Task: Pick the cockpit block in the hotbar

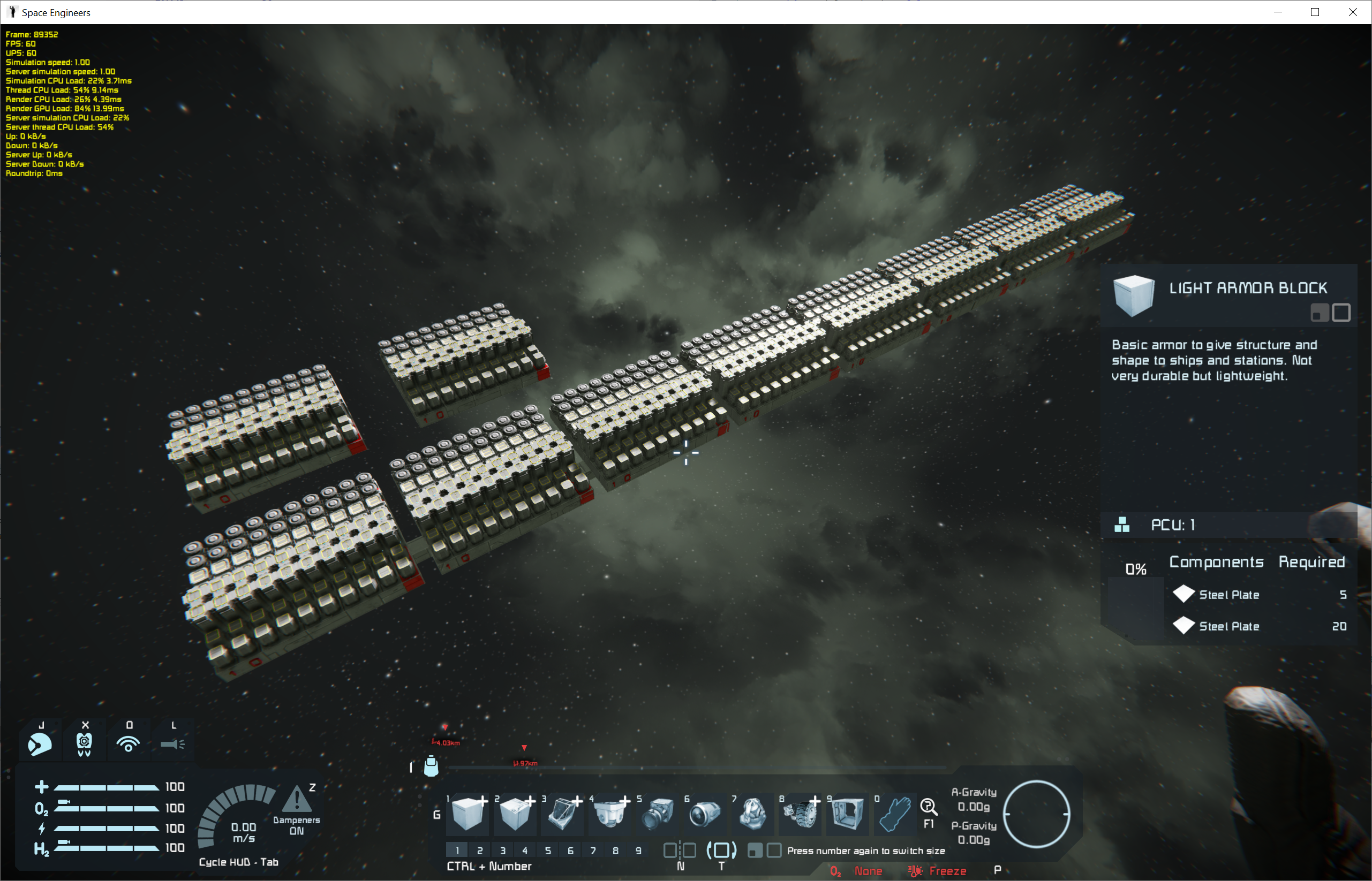Action: point(610,813)
